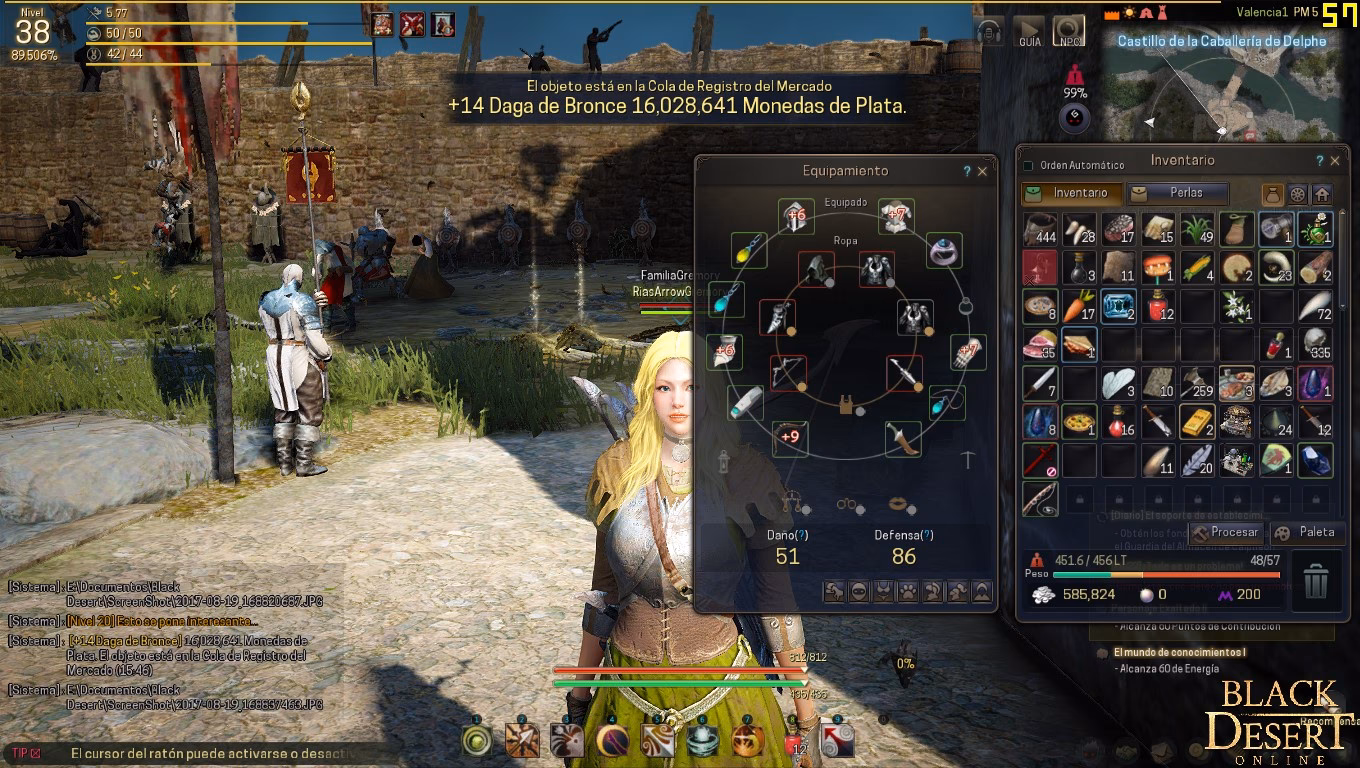The width and height of the screenshot is (1360, 768).
Task: Select the gold bar inventory slot
Action: [x=1197, y=422]
